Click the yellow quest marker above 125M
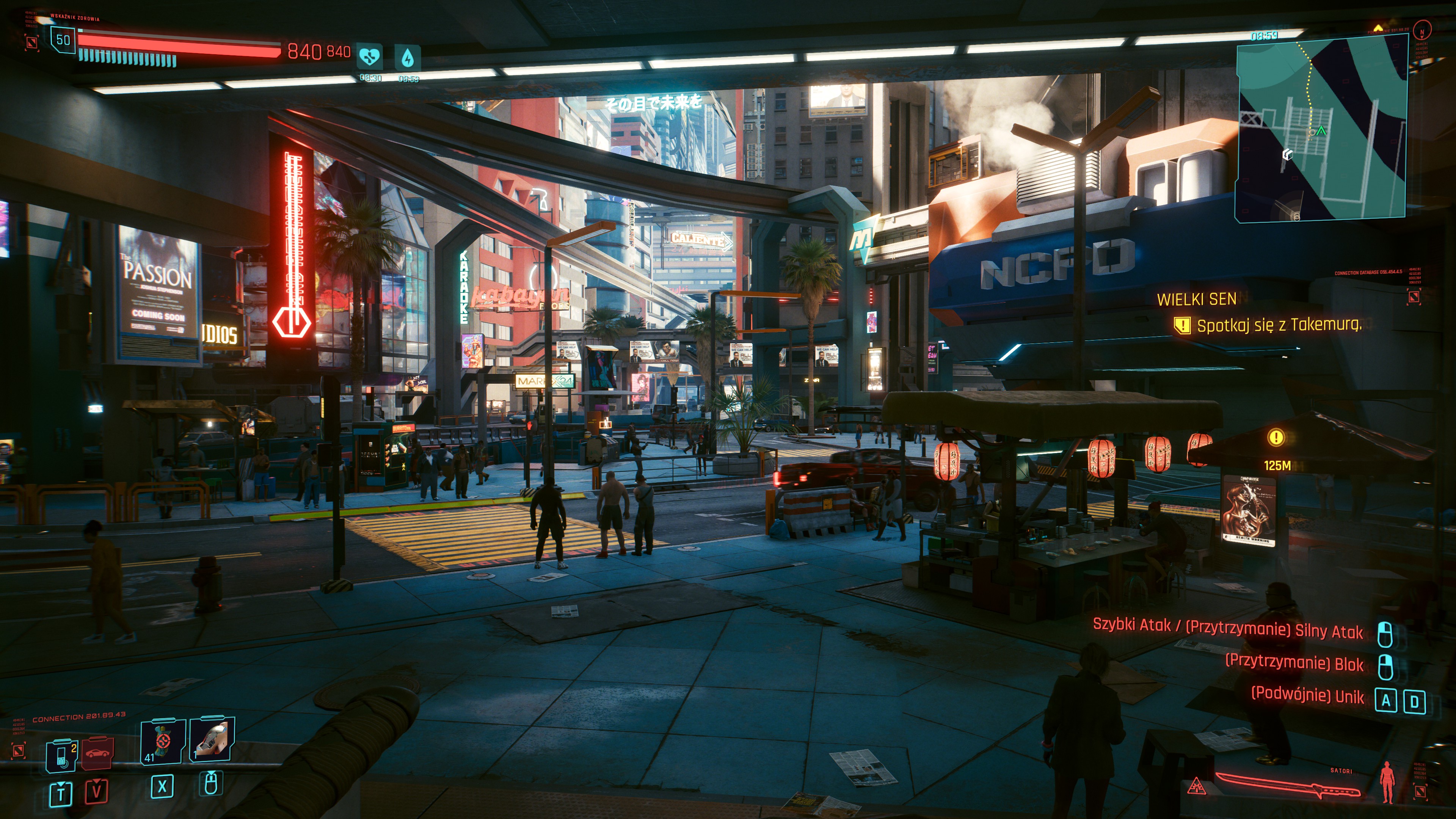Screen dimensions: 1456x819 [1276, 437]
